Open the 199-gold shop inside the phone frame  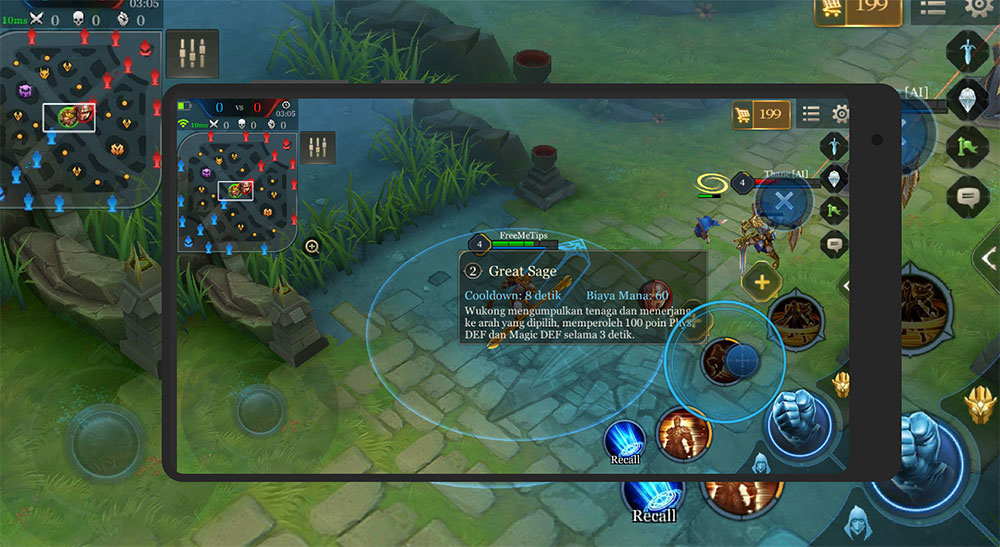pos(761,114)
